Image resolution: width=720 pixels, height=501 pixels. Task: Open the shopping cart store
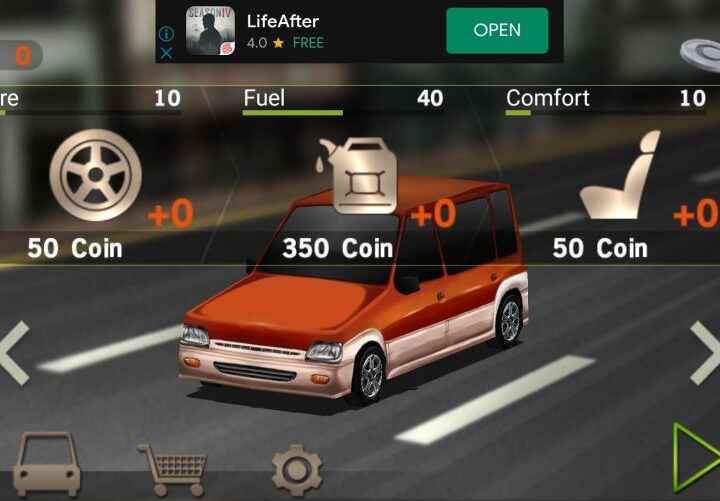[172, 467]
